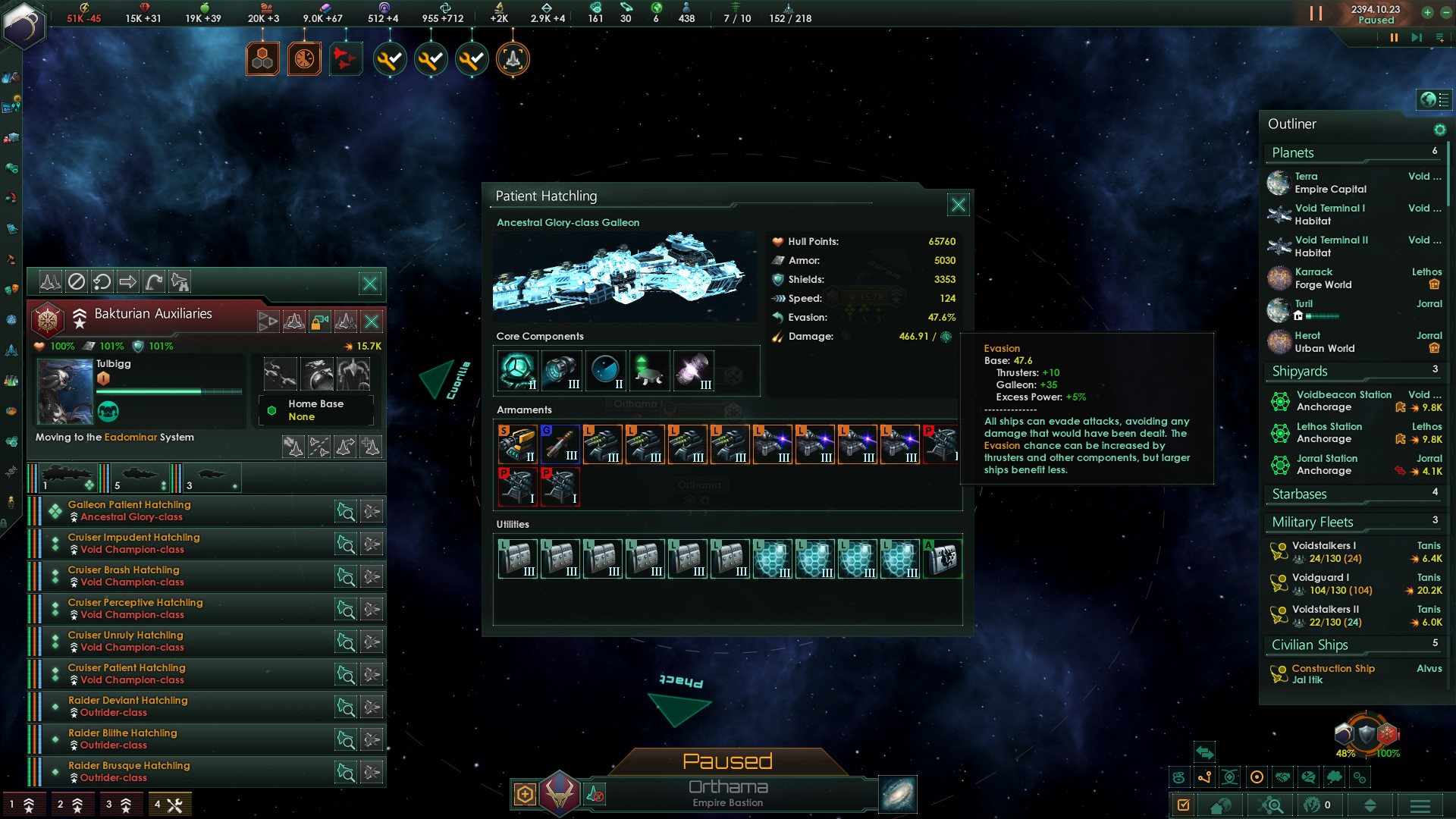This screenshot has width=1456, height=819.
Task: Close the Patient Hatchling ship window
Action: point(958,205)
